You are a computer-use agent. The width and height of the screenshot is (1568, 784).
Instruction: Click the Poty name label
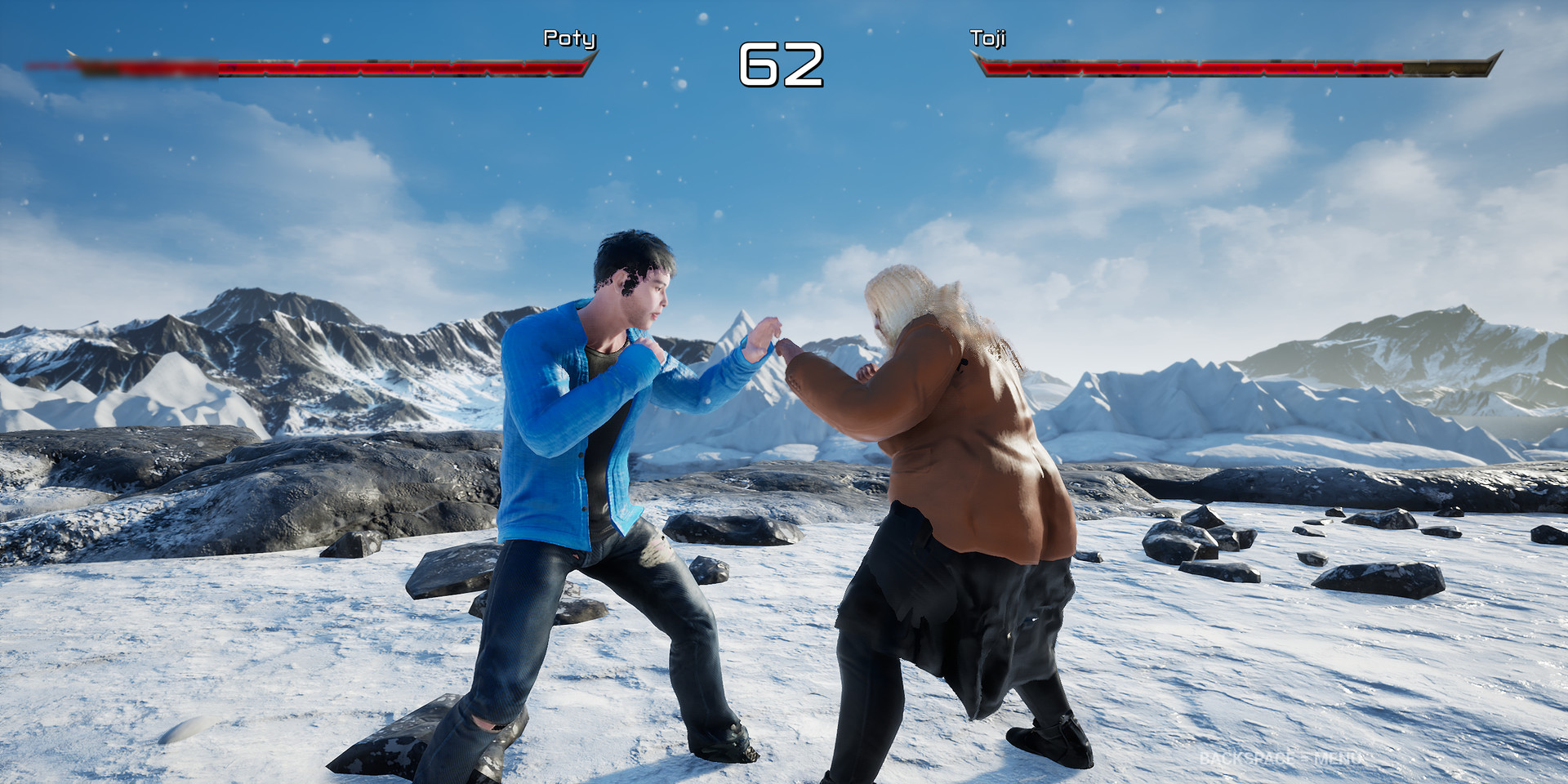(x=570, y=38)
